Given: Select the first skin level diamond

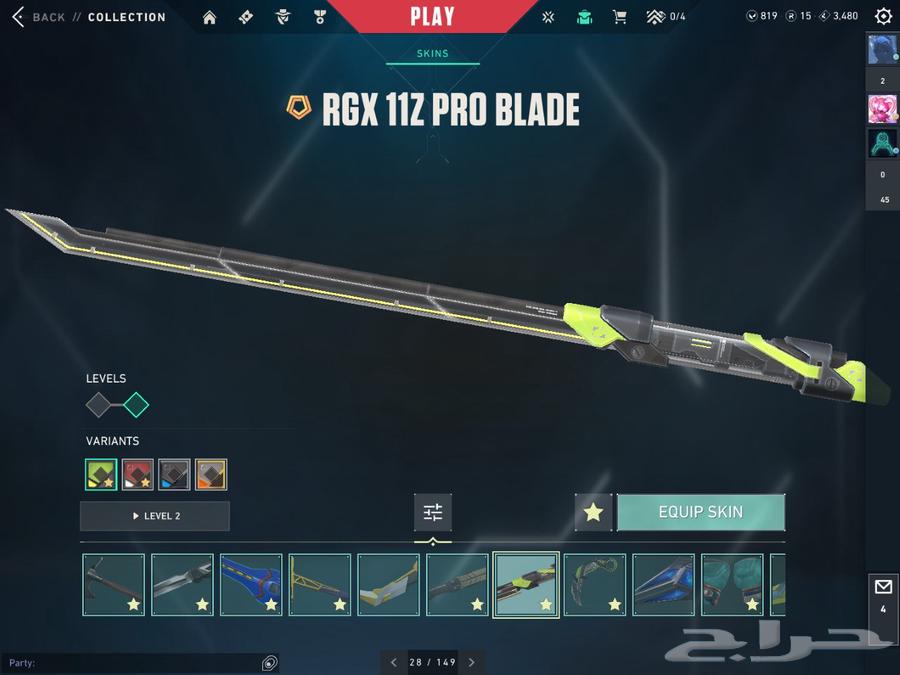Looking at the screenshot, I should click(x=99, y=405).
